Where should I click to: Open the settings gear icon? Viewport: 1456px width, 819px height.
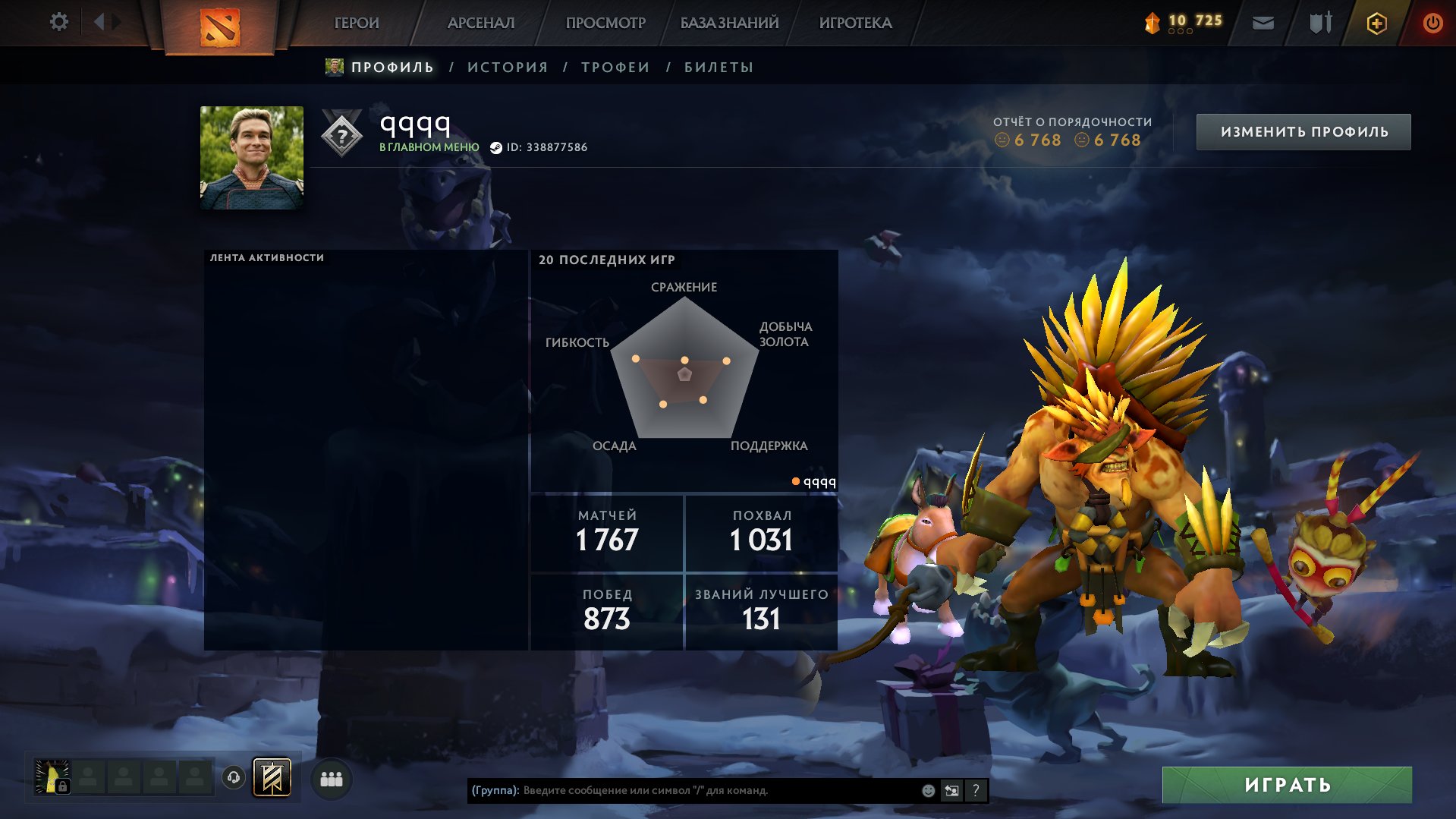pyautogui.click(x=58, y=22)
